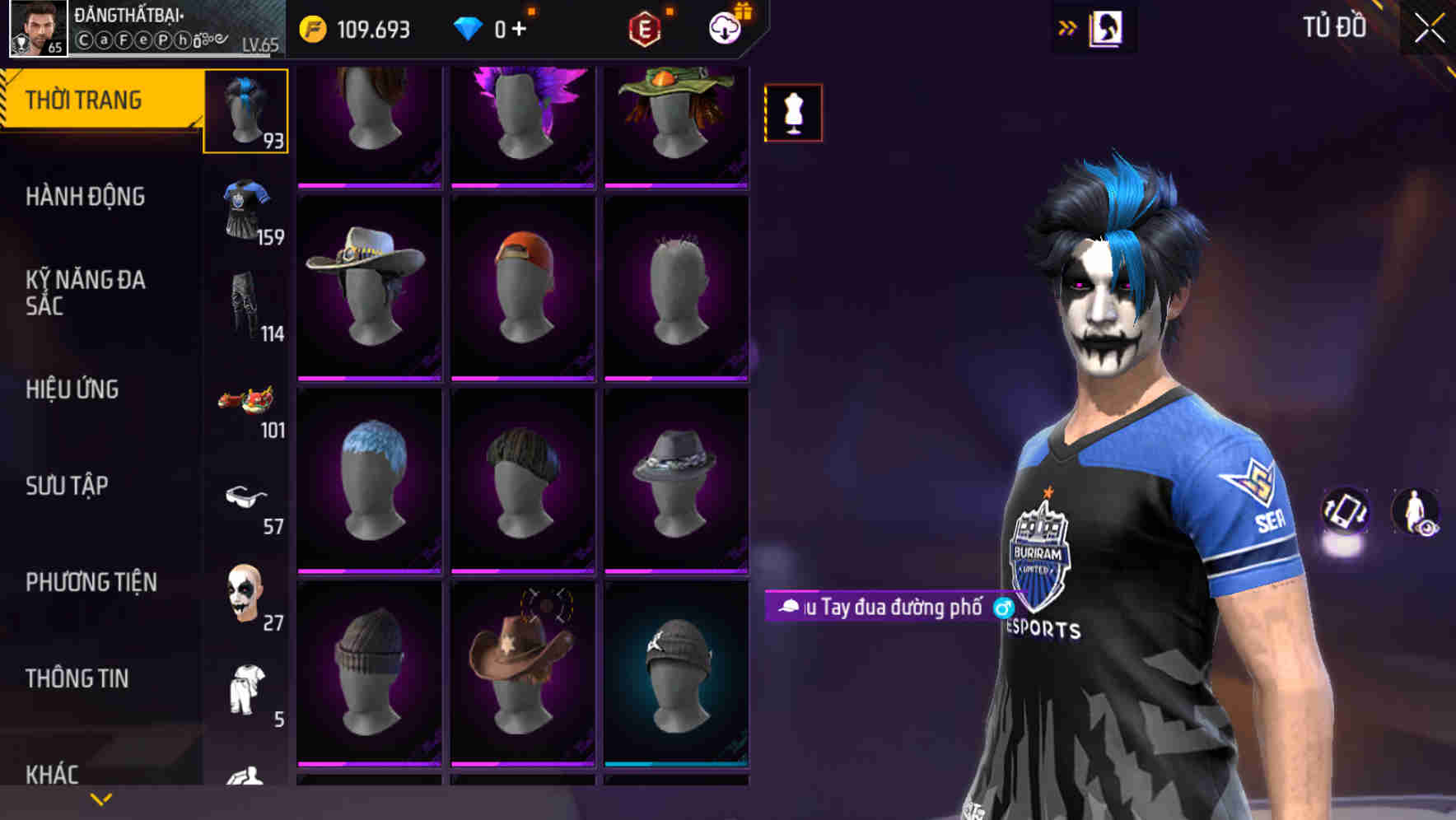Click the double-arrow chevron near top right

pyautogui.click(x=1067, y=29)
